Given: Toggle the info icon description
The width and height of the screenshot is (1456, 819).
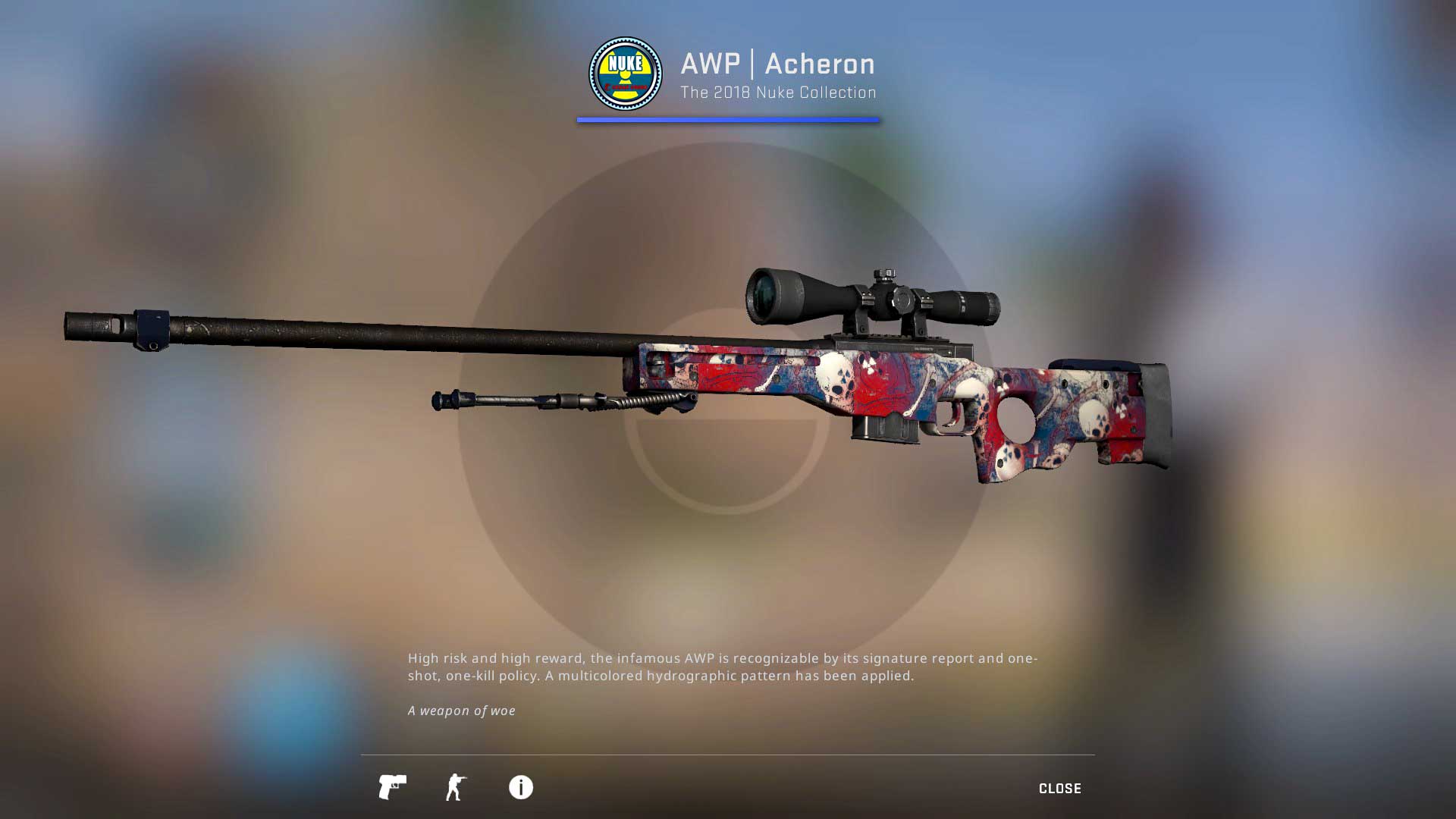Looking at the screenshot, I should 520,787.
